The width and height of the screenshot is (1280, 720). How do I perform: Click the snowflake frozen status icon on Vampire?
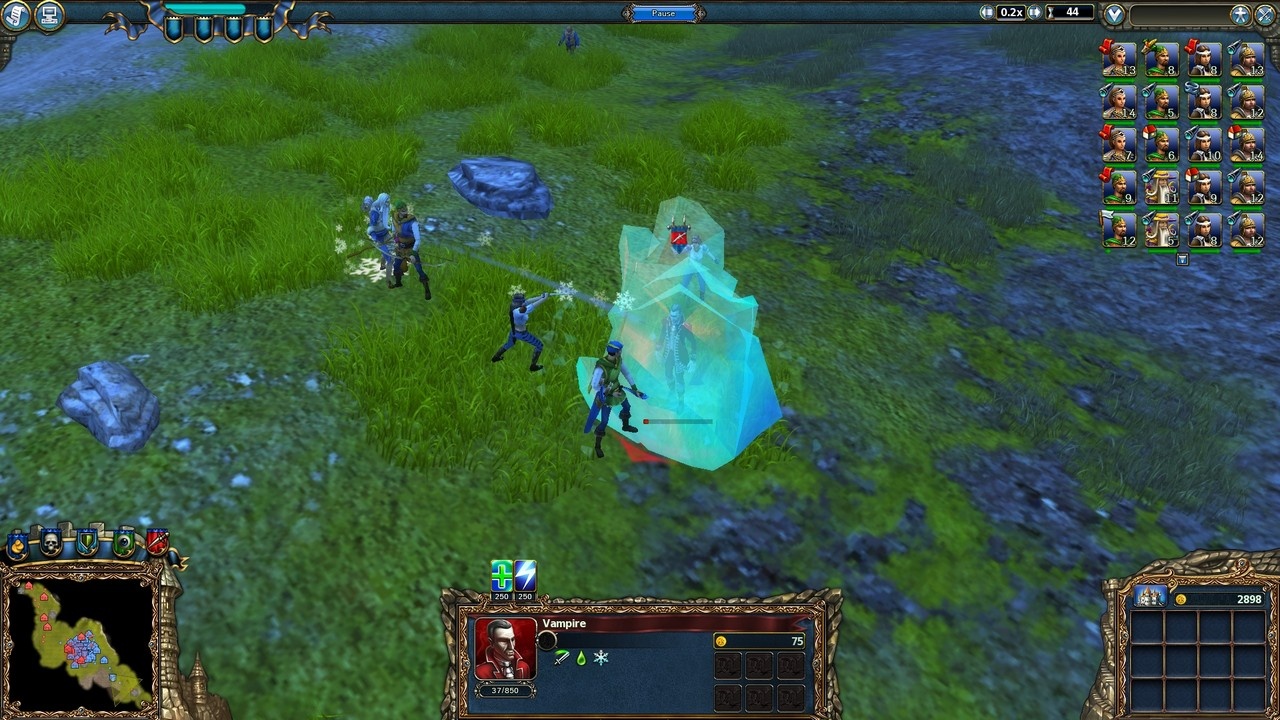[601, 658]
